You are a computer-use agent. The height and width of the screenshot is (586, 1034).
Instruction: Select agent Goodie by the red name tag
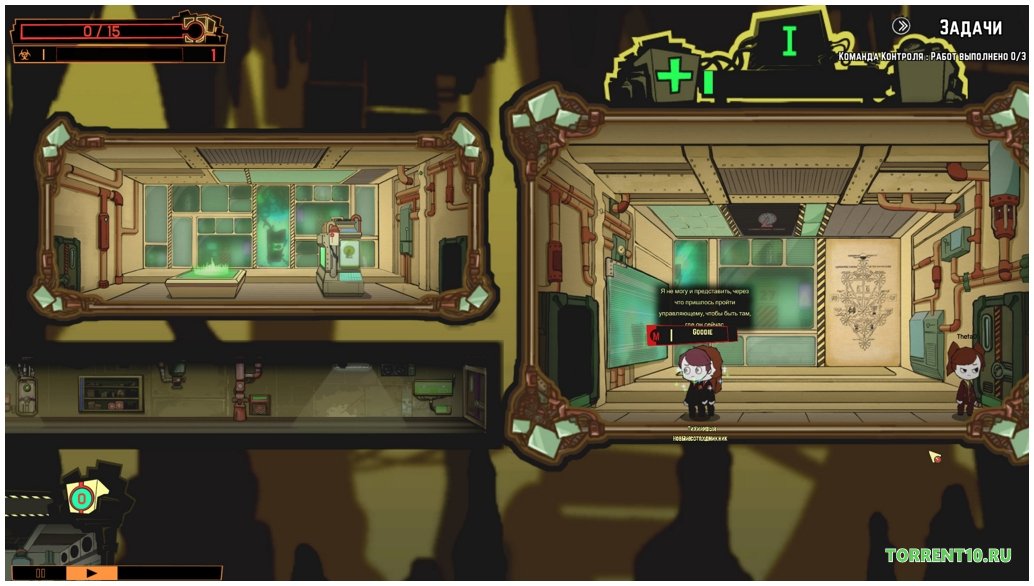point(692,333)
